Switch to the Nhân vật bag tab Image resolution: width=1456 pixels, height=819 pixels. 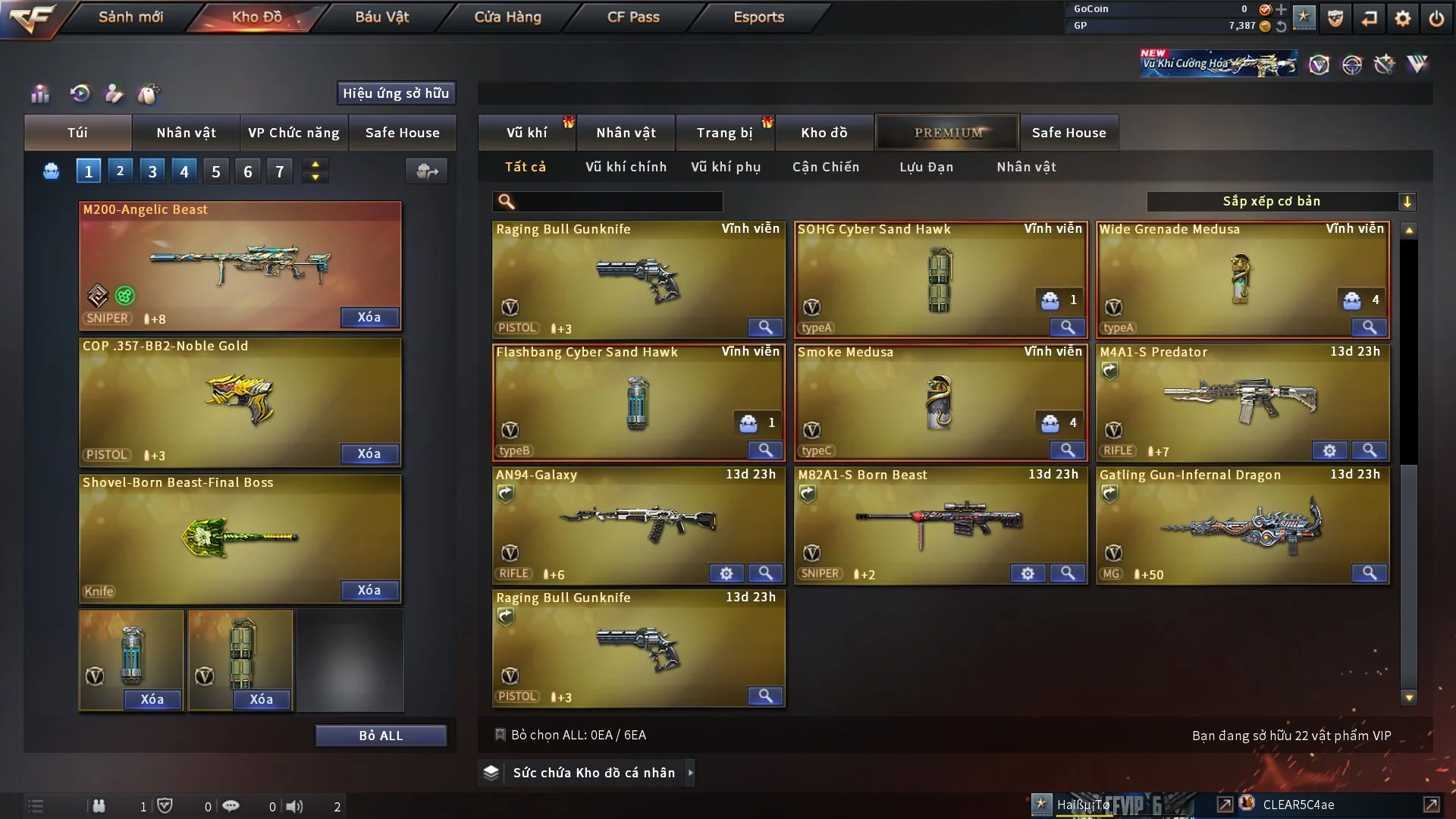[187, 133]
